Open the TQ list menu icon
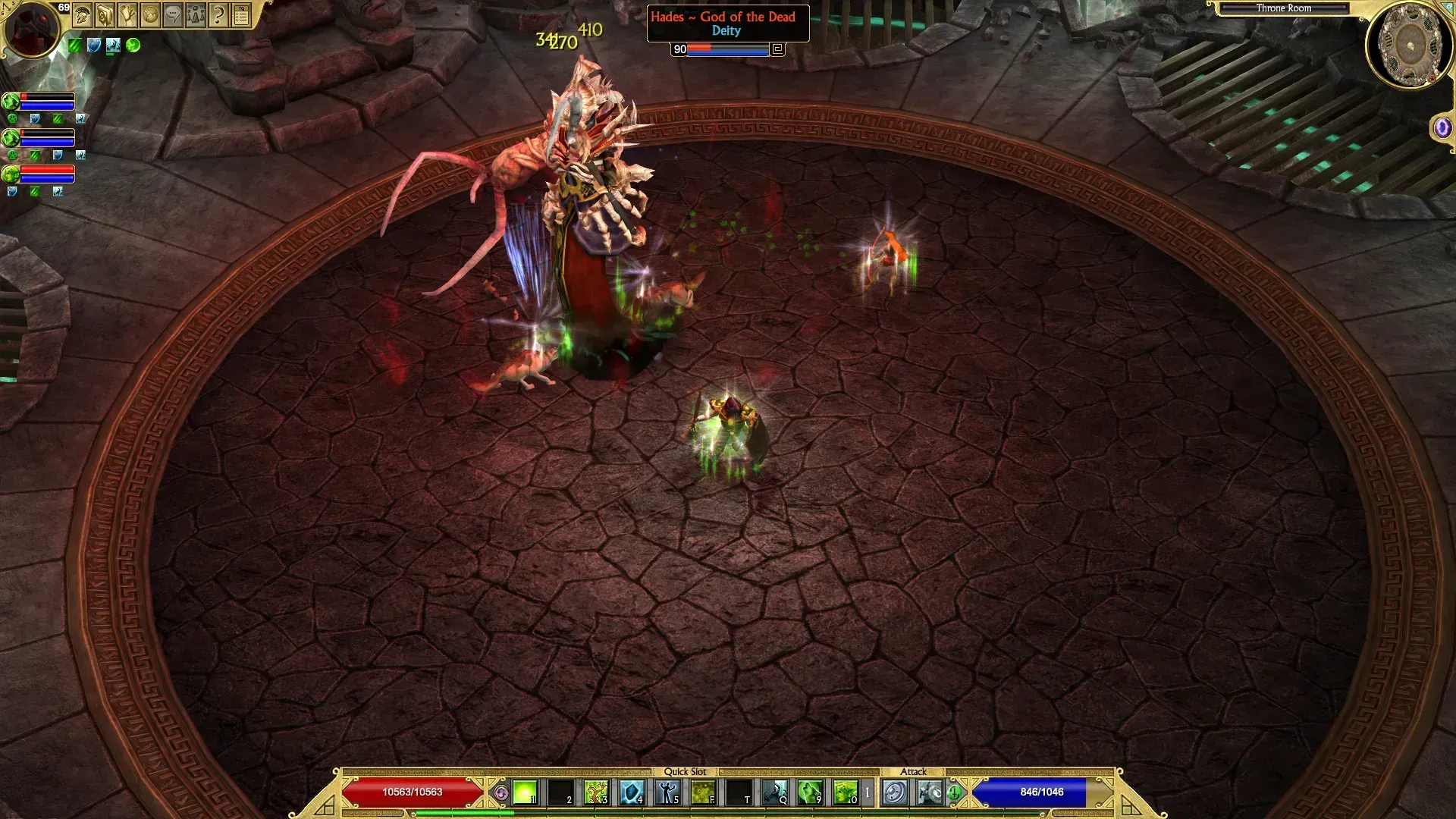Image resolution: width=1456 pixels, height=819 pixels. click(241, 14)
